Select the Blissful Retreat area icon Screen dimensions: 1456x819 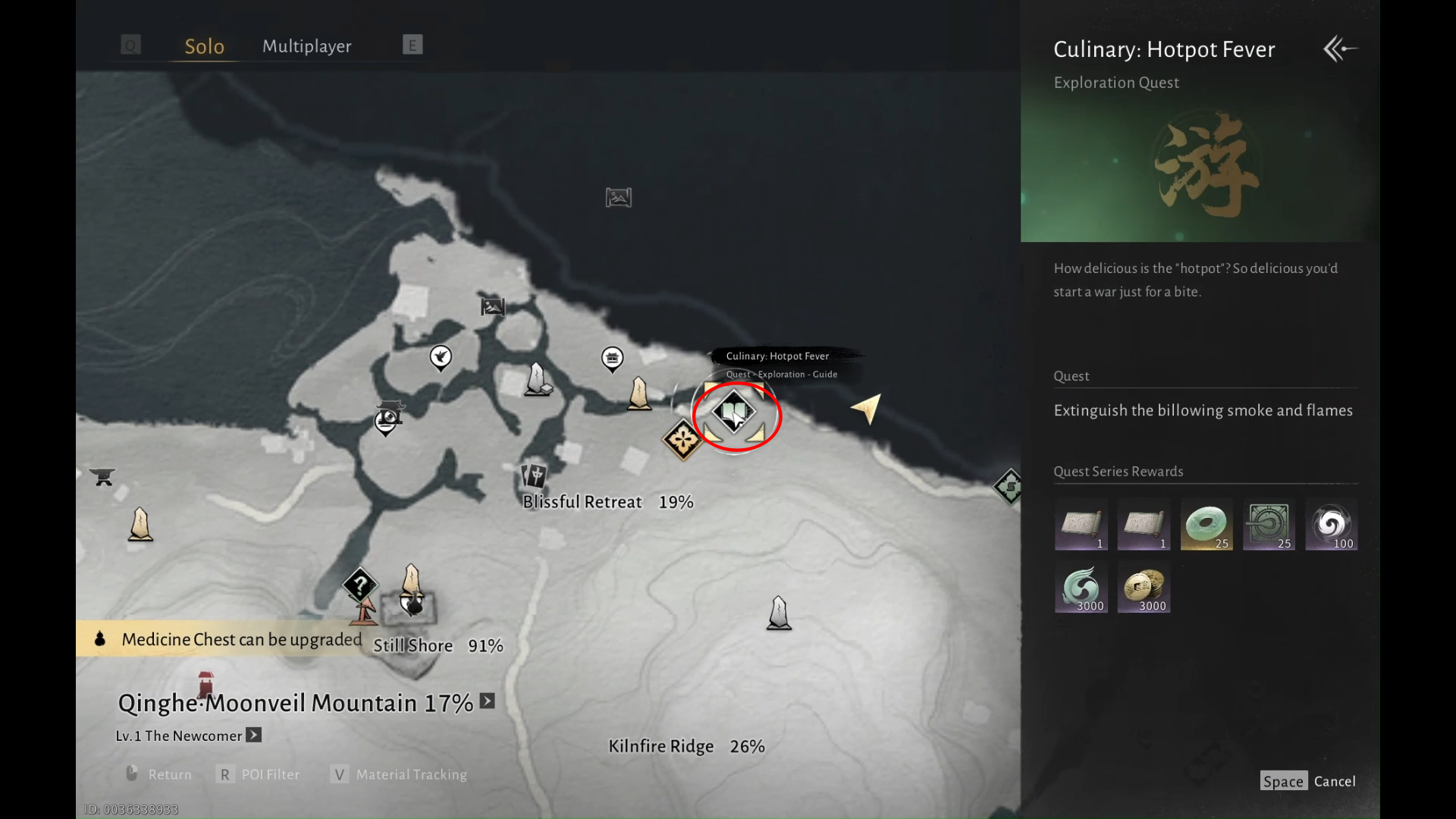[535, 475]
